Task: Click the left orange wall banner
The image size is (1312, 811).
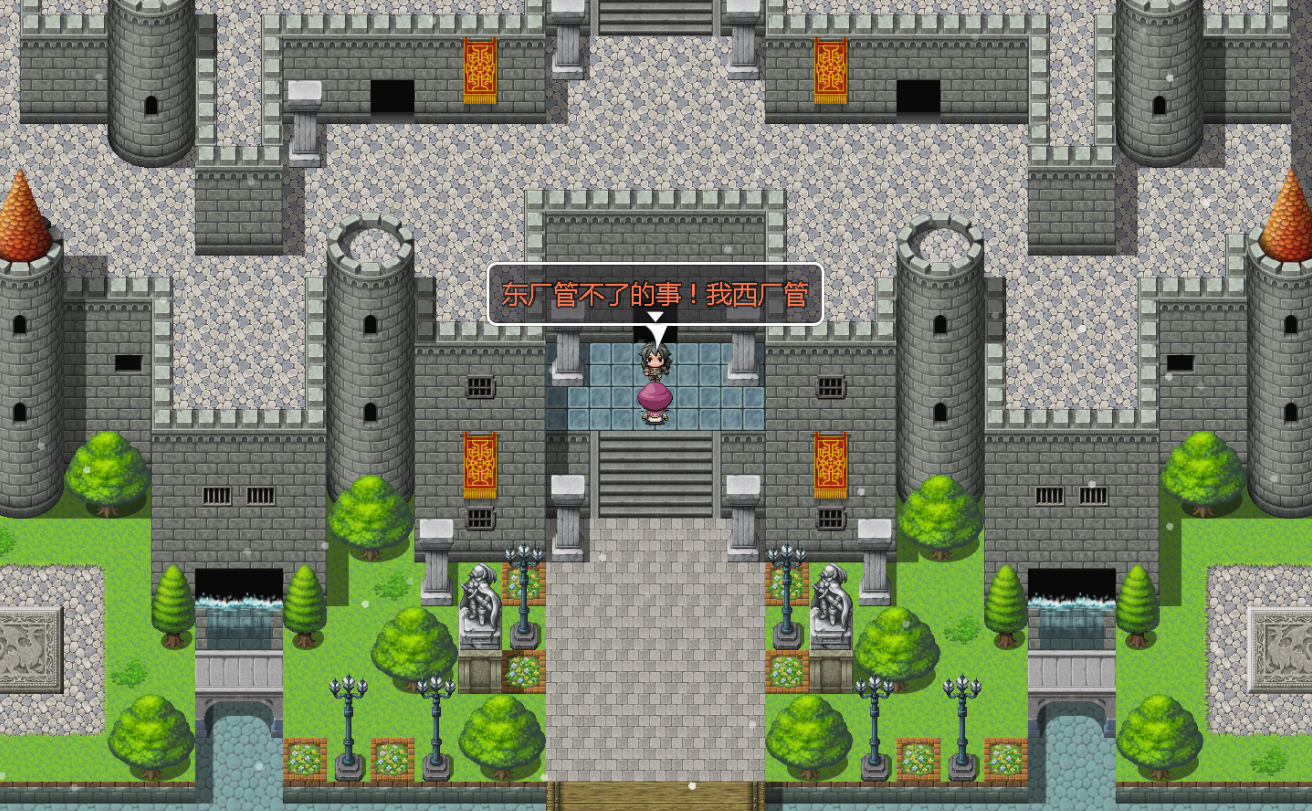Action: (x=478, y=465)
